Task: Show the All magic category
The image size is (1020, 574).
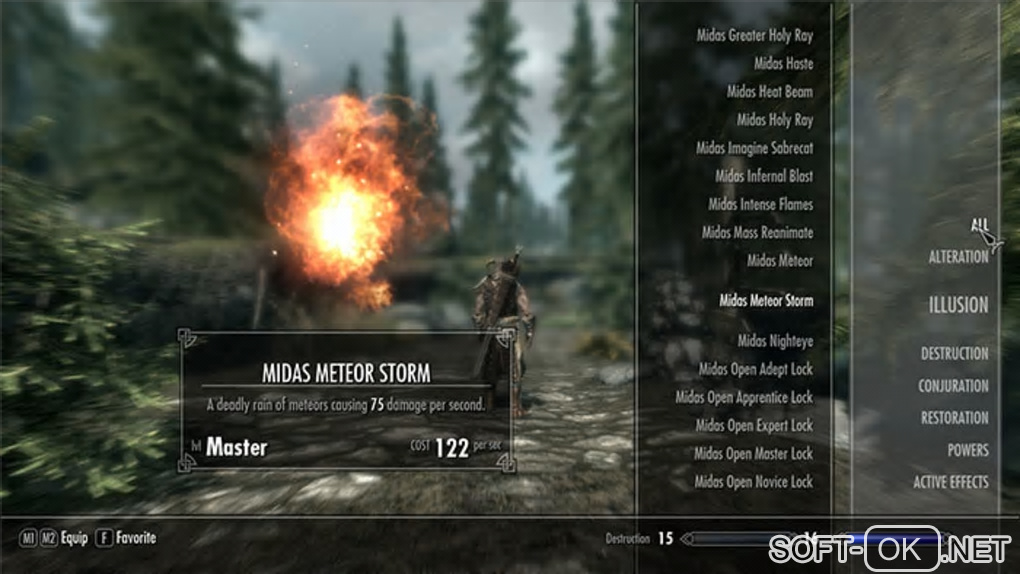Action: [x=979, y=225]
